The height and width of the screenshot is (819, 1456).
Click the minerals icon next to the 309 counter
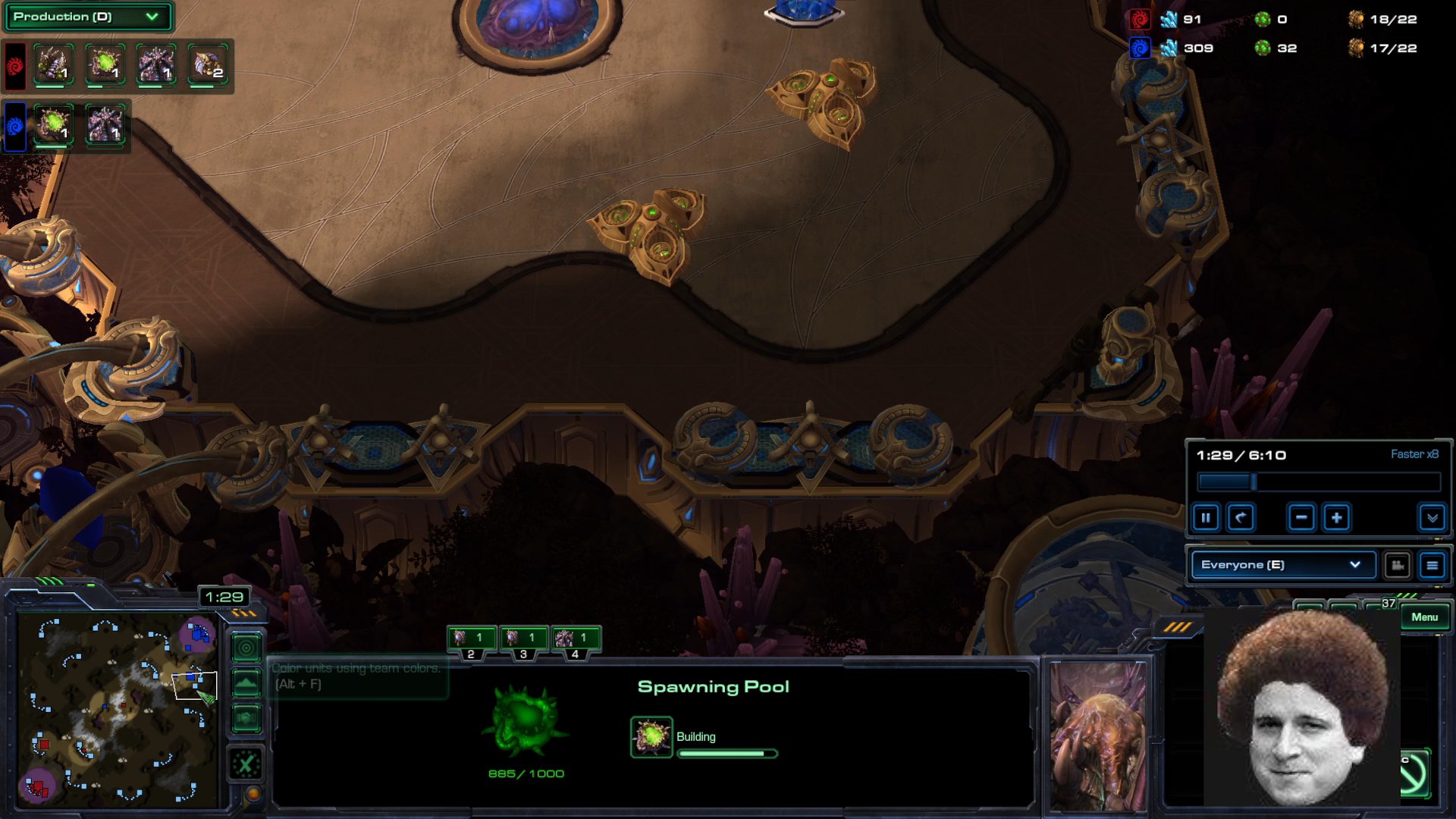[x=1169, y=47]
